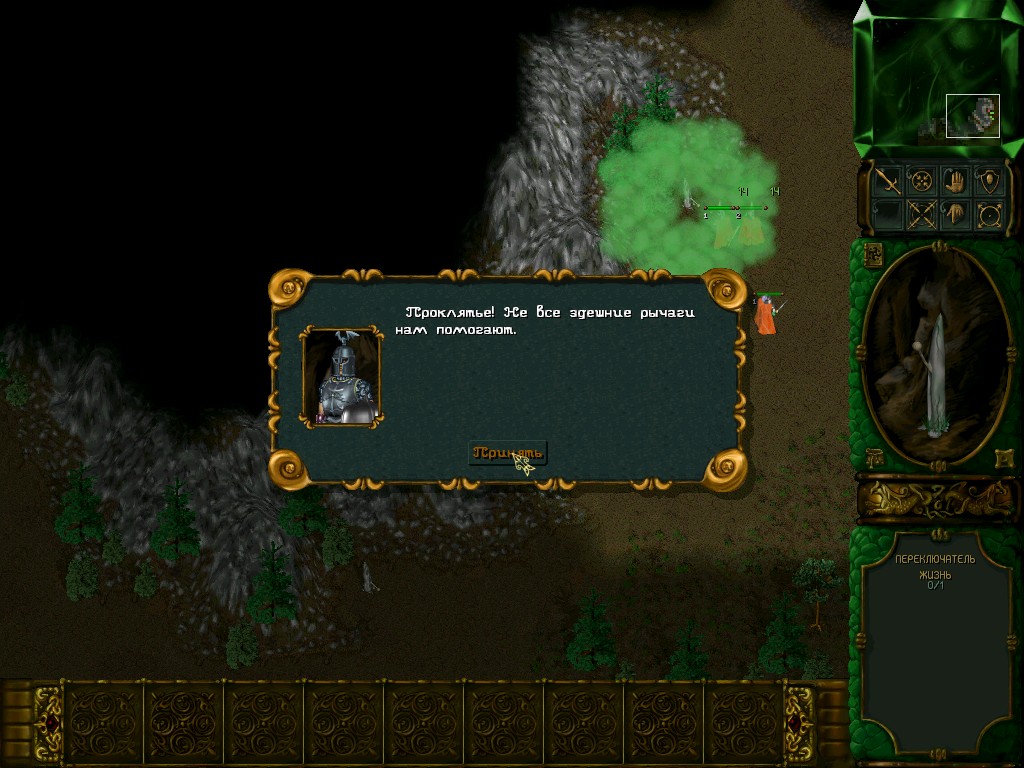Screen dimensions: 1024x768
Task: Activate the converging arrows gather command
Action: coord(921,181)
